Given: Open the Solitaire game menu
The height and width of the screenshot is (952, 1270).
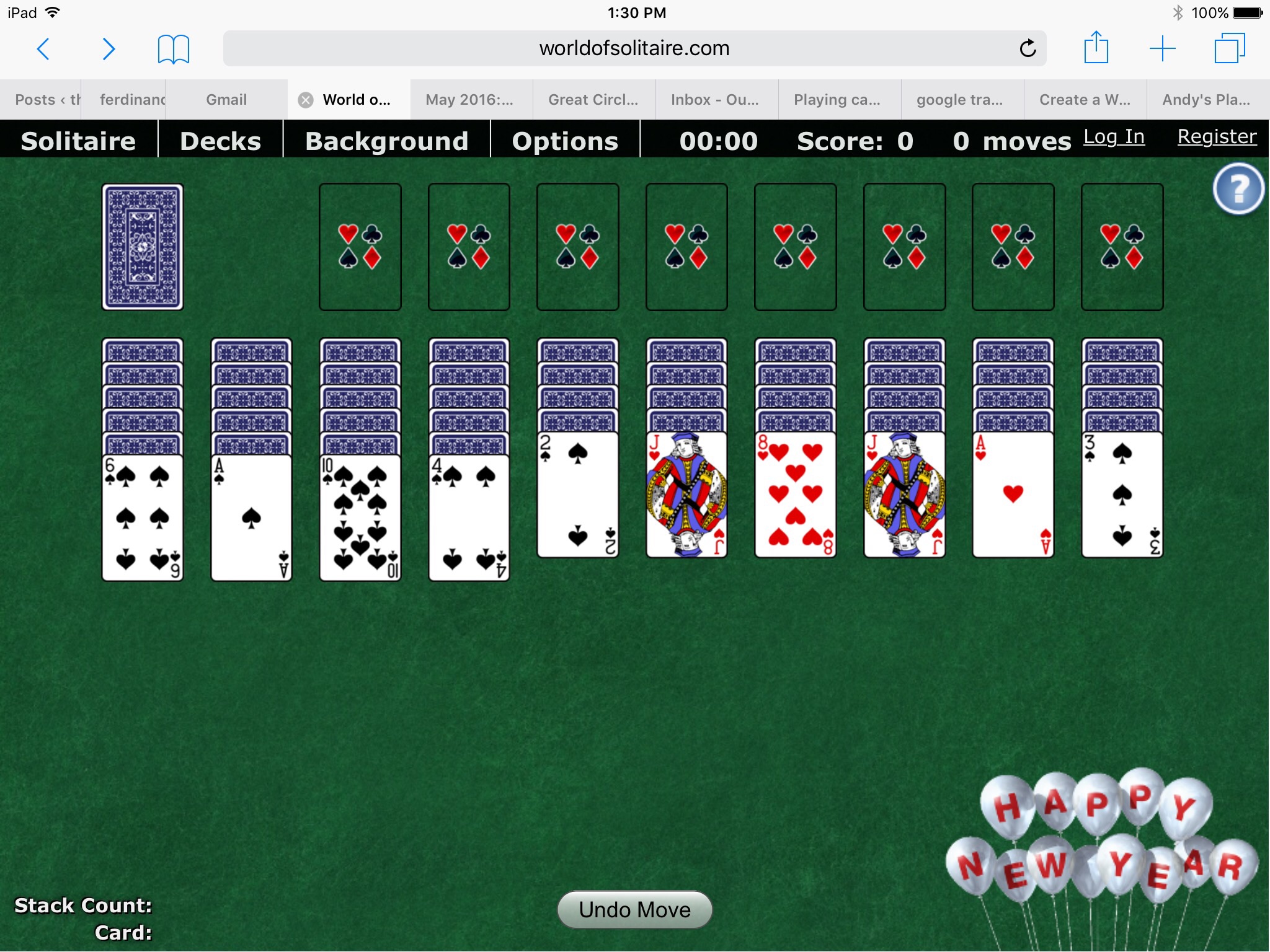Looking at the screenshot, I should coord(78,141).
